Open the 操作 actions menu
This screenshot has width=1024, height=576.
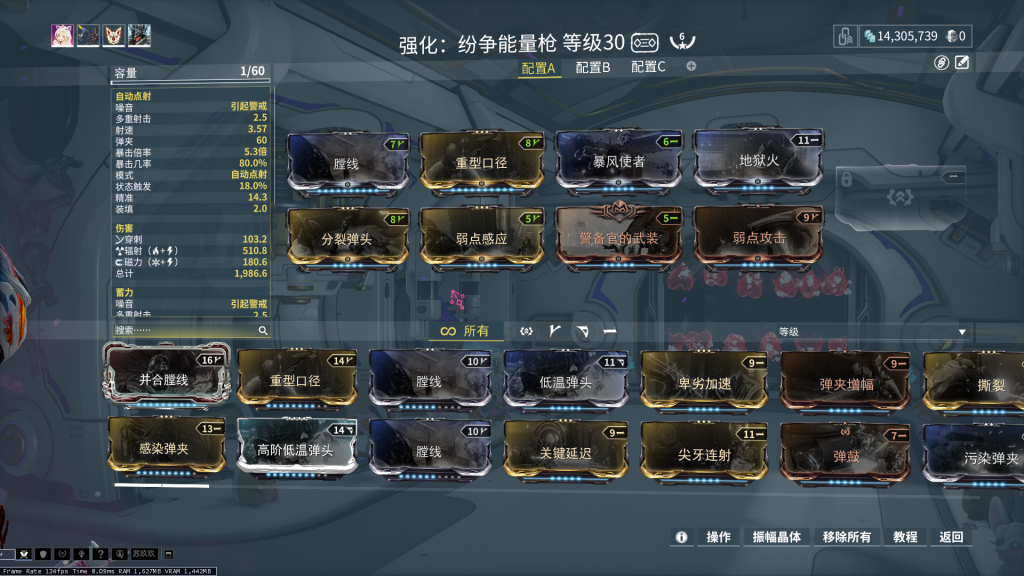coord(718,537)
